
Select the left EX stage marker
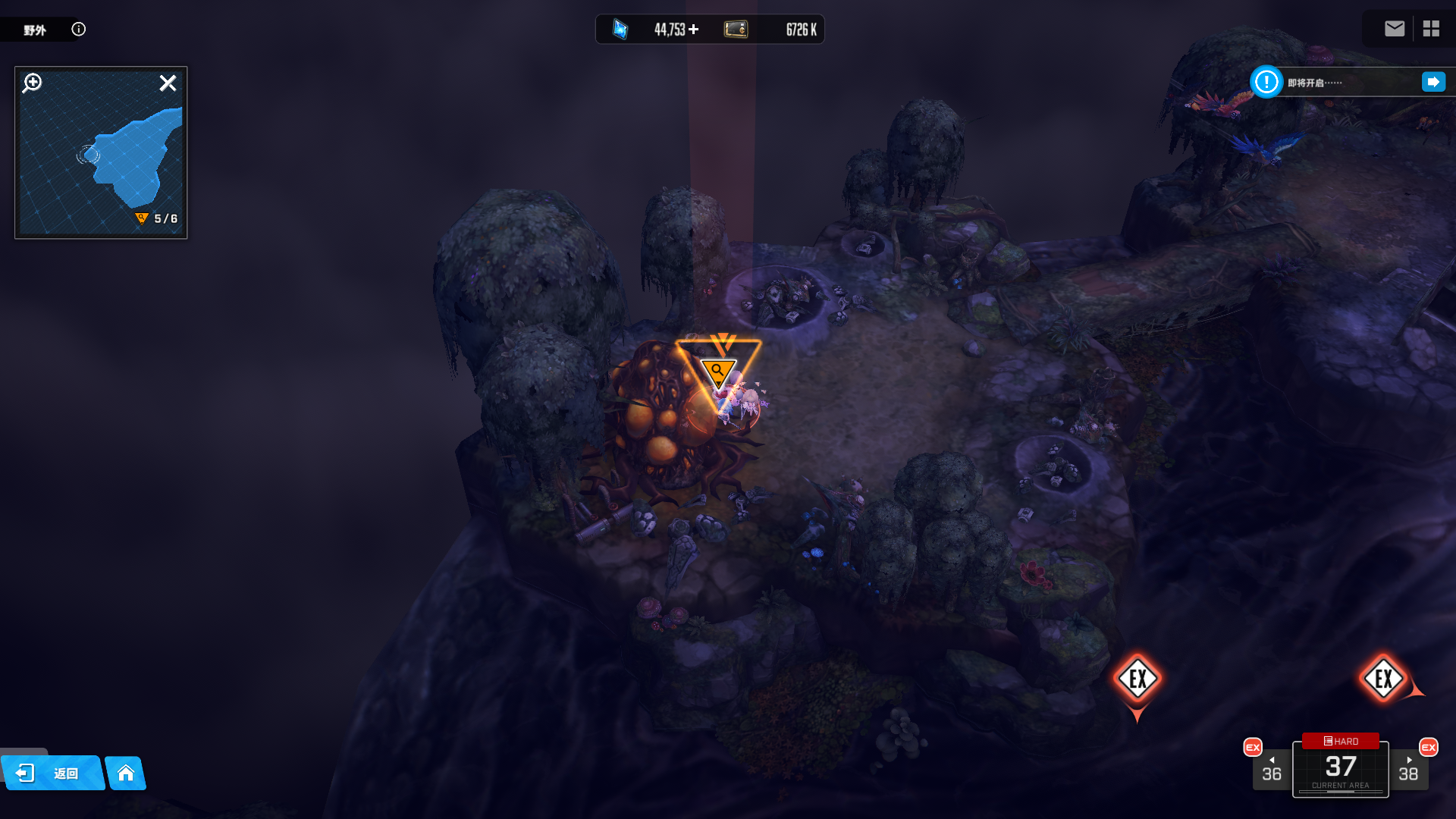[1137, 679]
